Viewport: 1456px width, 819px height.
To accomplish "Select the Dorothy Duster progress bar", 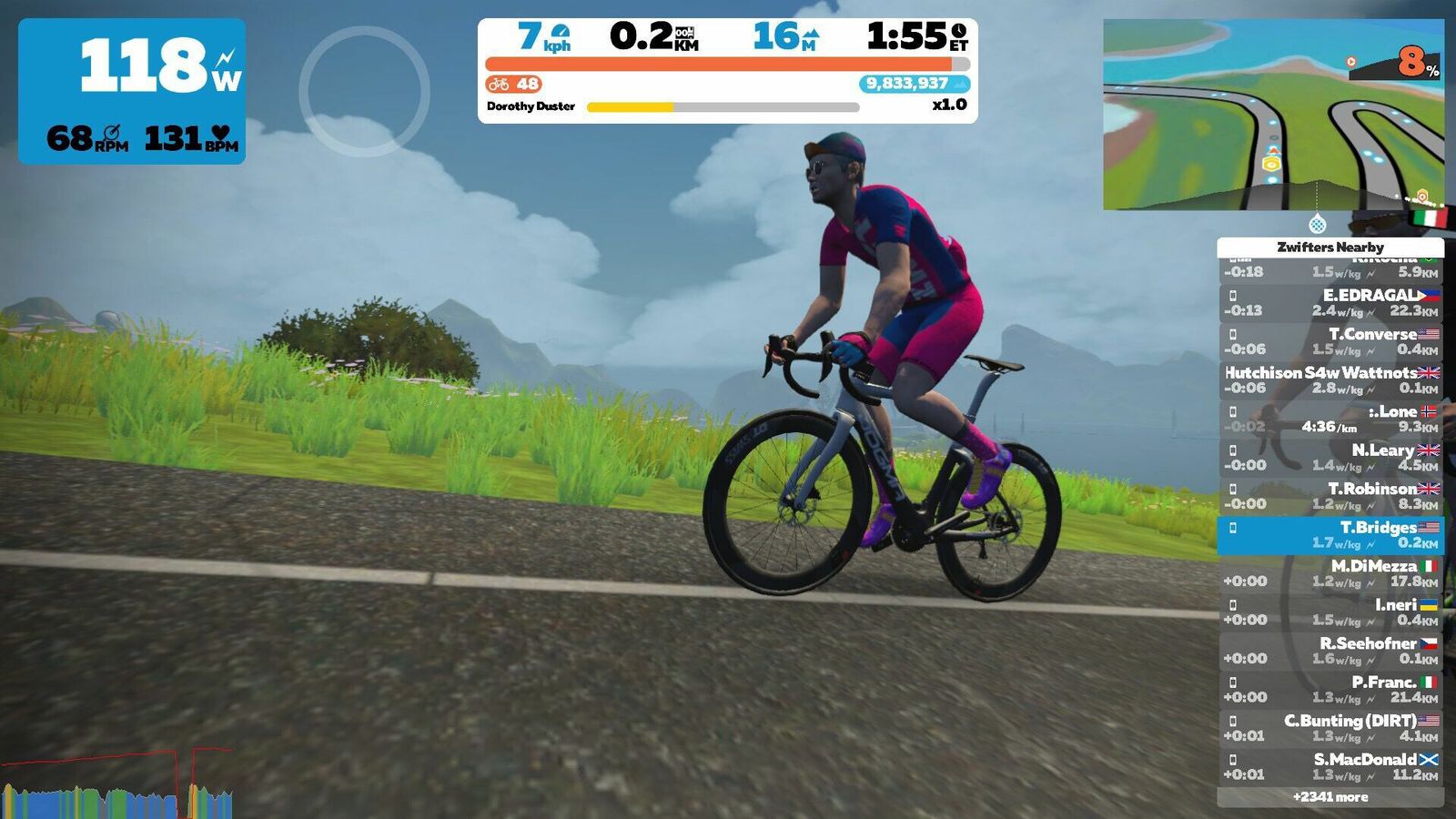I will 723,107.
